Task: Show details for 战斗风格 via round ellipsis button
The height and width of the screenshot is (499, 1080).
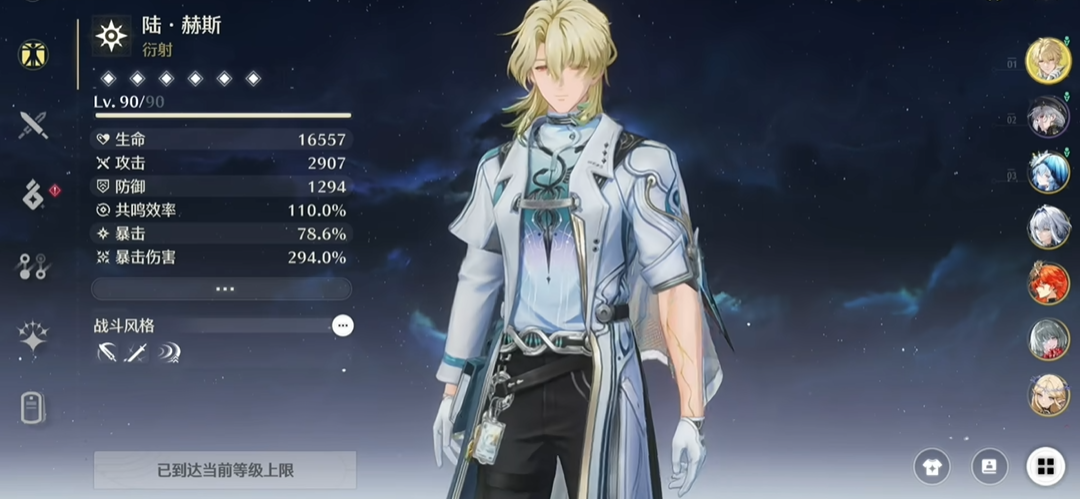Action: (343, 325)
